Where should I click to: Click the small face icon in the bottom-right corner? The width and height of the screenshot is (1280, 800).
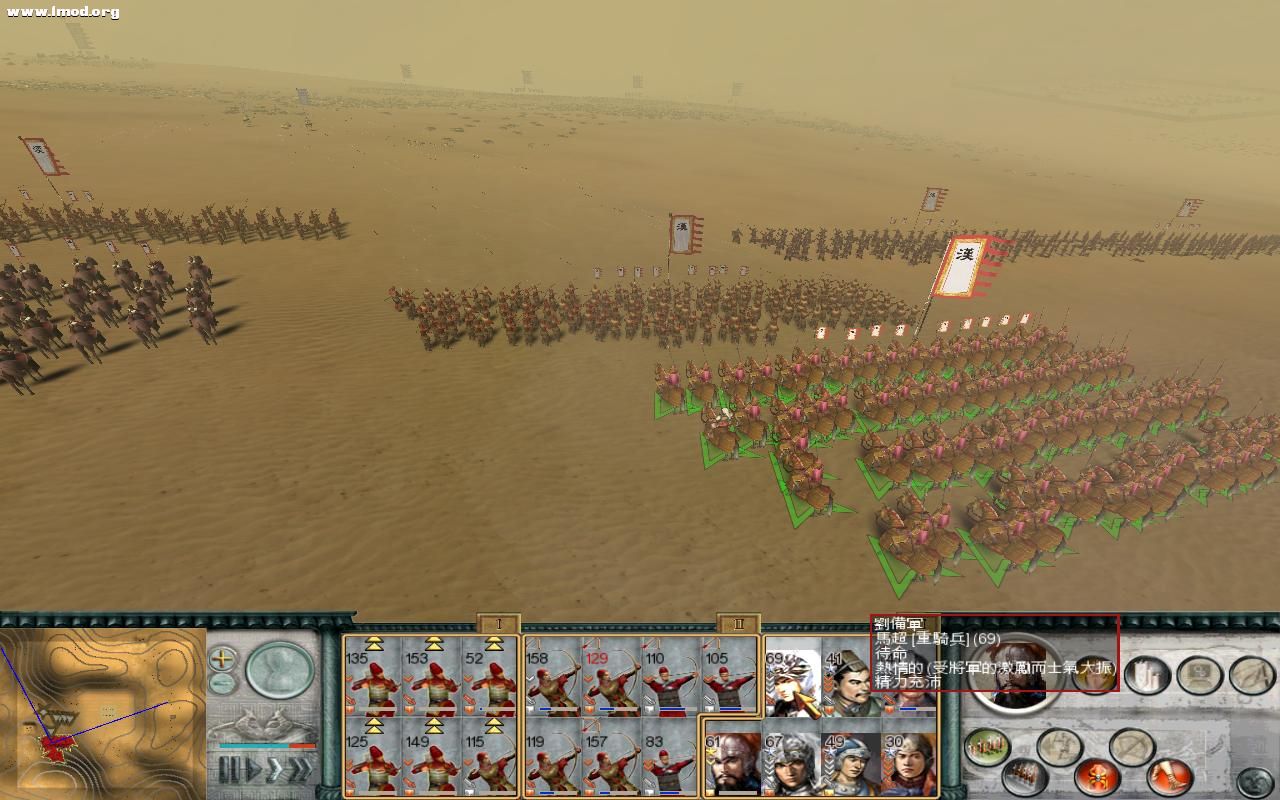click(1255, 779)
